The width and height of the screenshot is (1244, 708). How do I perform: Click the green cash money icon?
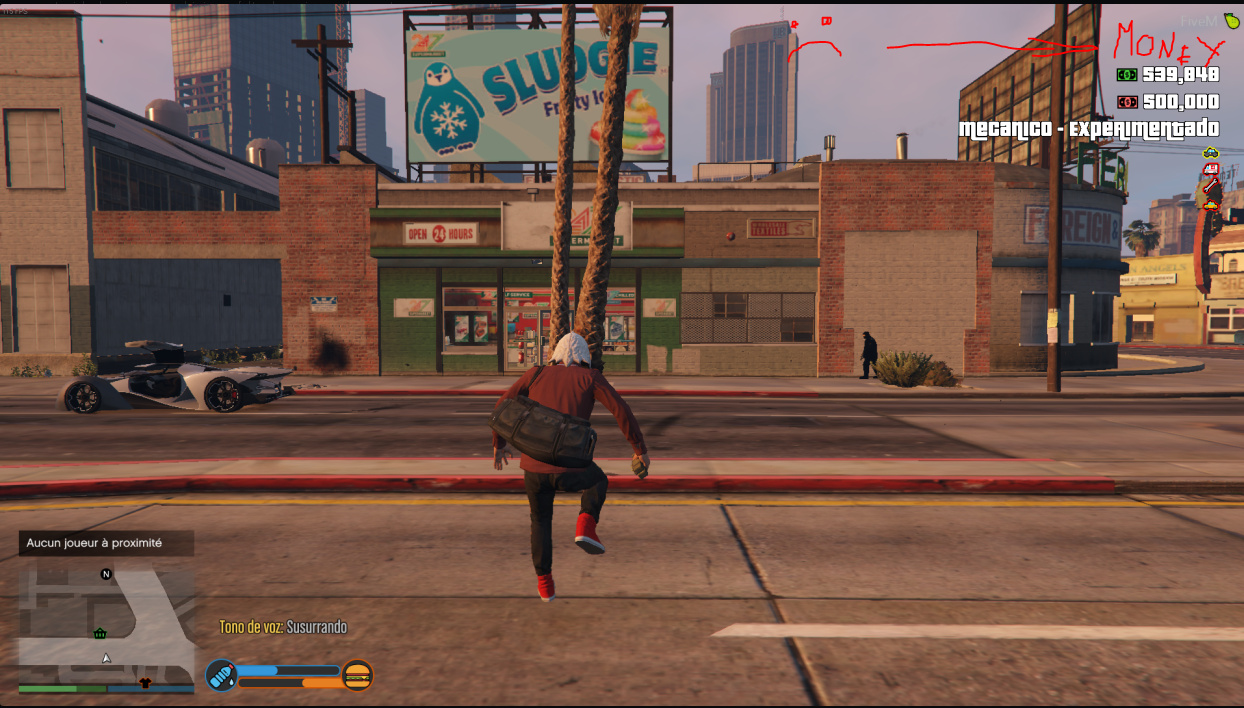[x=1127, y=74]
